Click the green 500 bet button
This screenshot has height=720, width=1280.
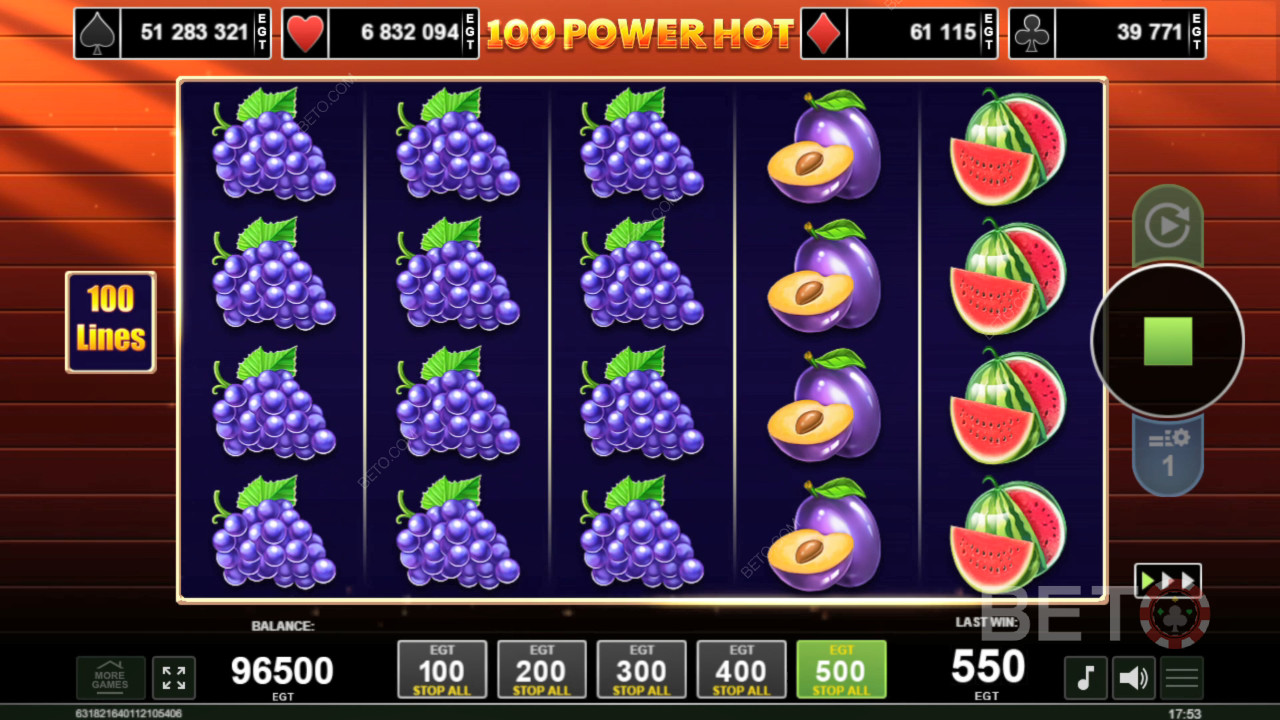click(x=841, y=669)
